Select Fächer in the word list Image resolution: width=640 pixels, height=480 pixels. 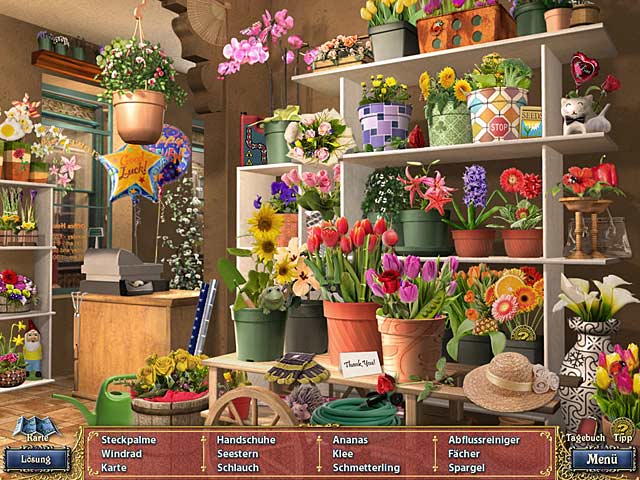(465, 453)
